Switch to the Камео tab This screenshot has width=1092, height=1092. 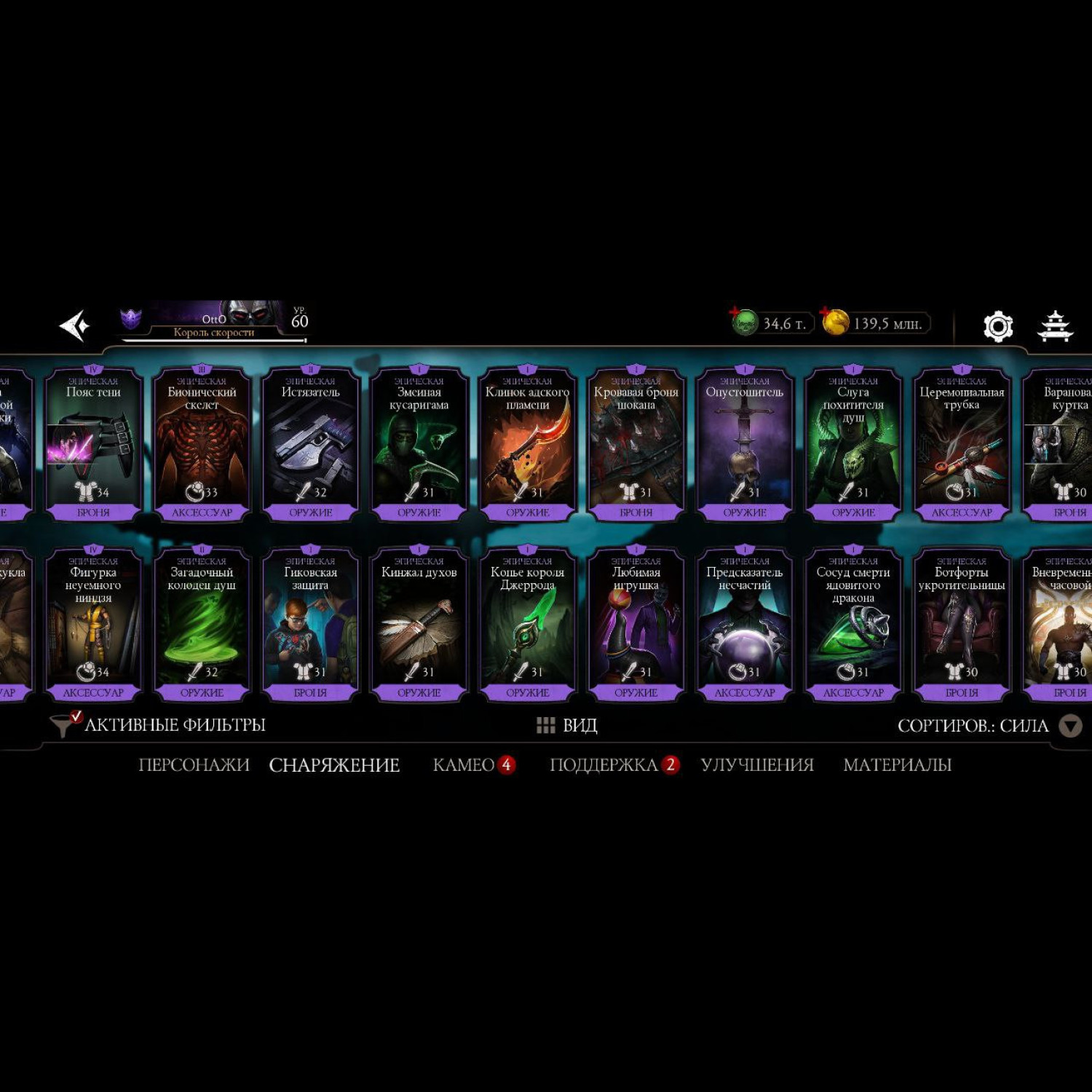pyautogui.click(x=464, y=765)
